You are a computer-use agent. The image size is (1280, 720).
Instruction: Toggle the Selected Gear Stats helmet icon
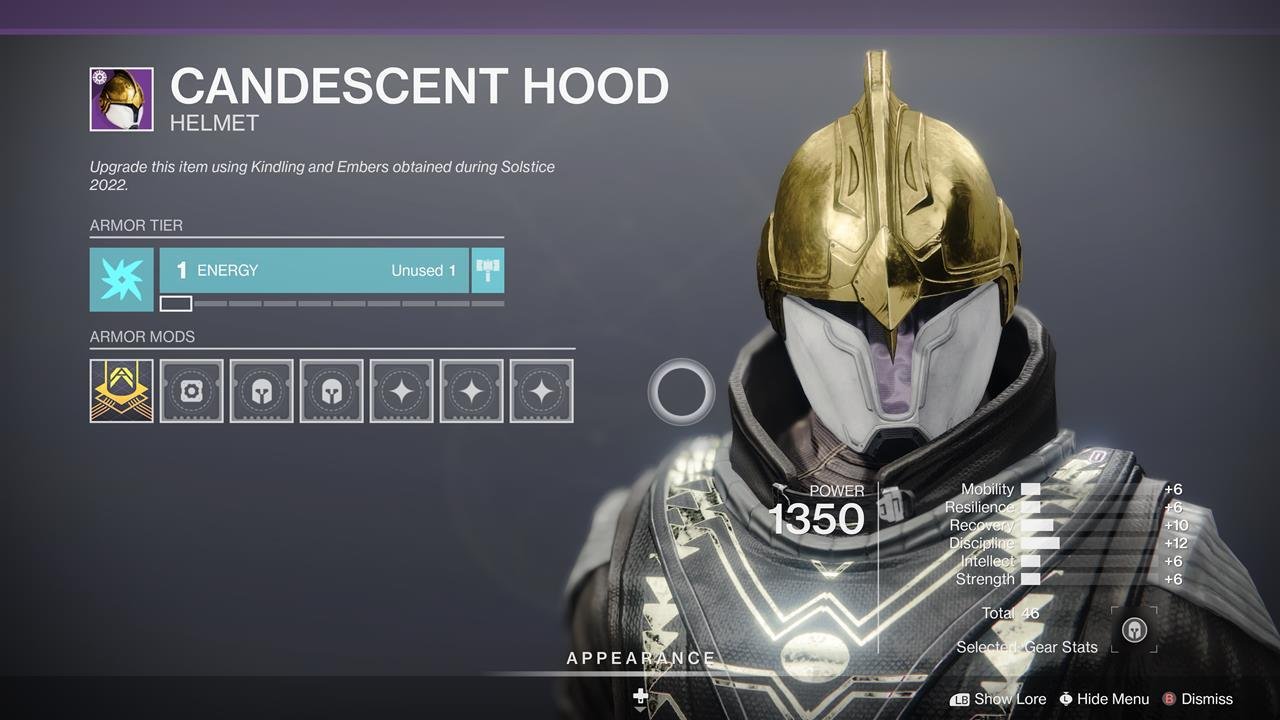(x=1134, y=630)
